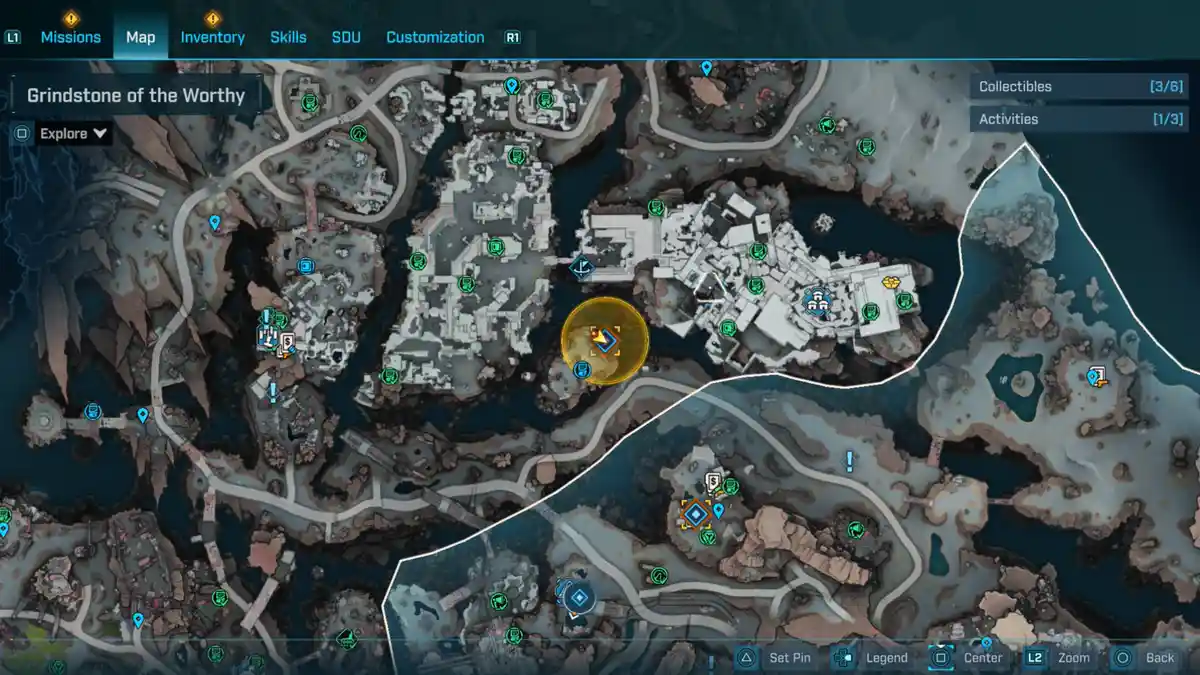The height and width of the screenshot is (675, 1200).
Task: Select the player marker in yellow circle
Action: tap(605, 341)
